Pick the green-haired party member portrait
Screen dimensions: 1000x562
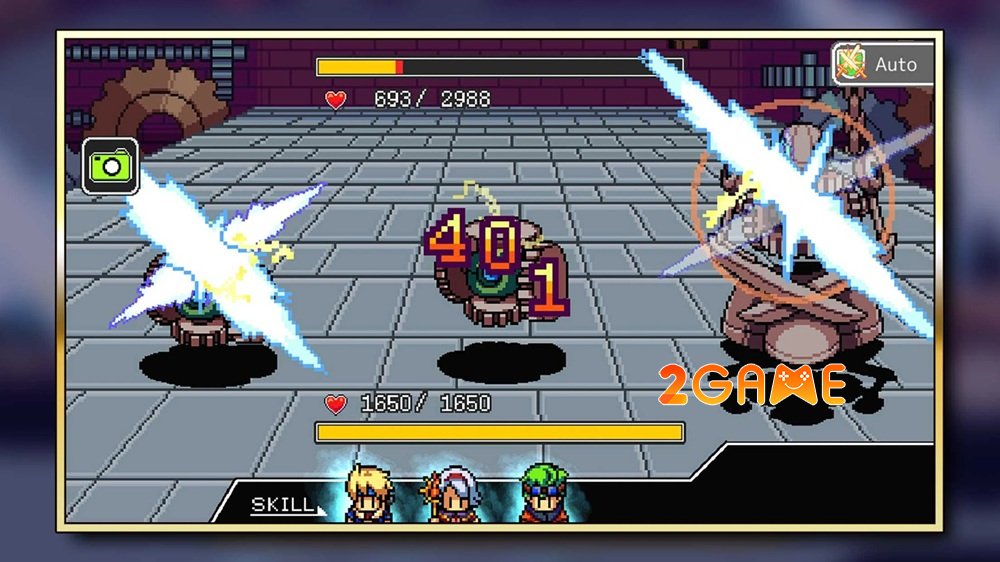pyautogui.click(x=541, y=494)
